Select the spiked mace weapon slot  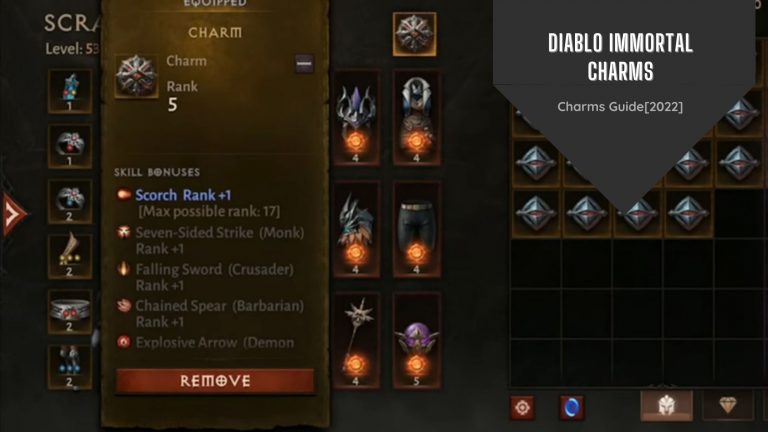357,333
